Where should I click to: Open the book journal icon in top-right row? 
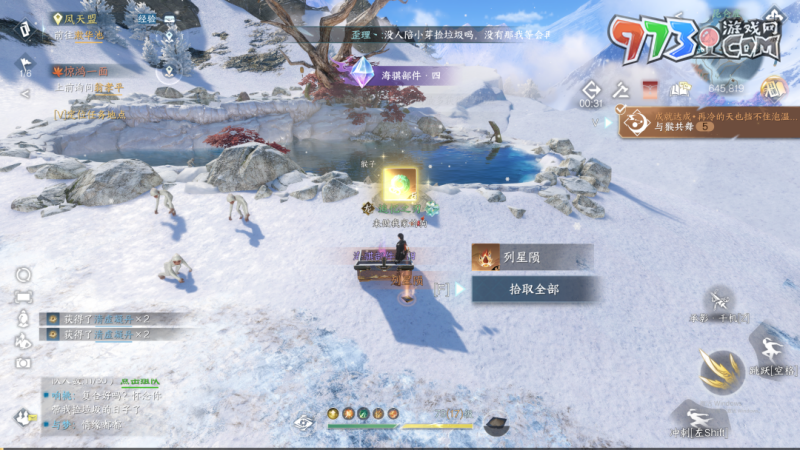point(682,89)
